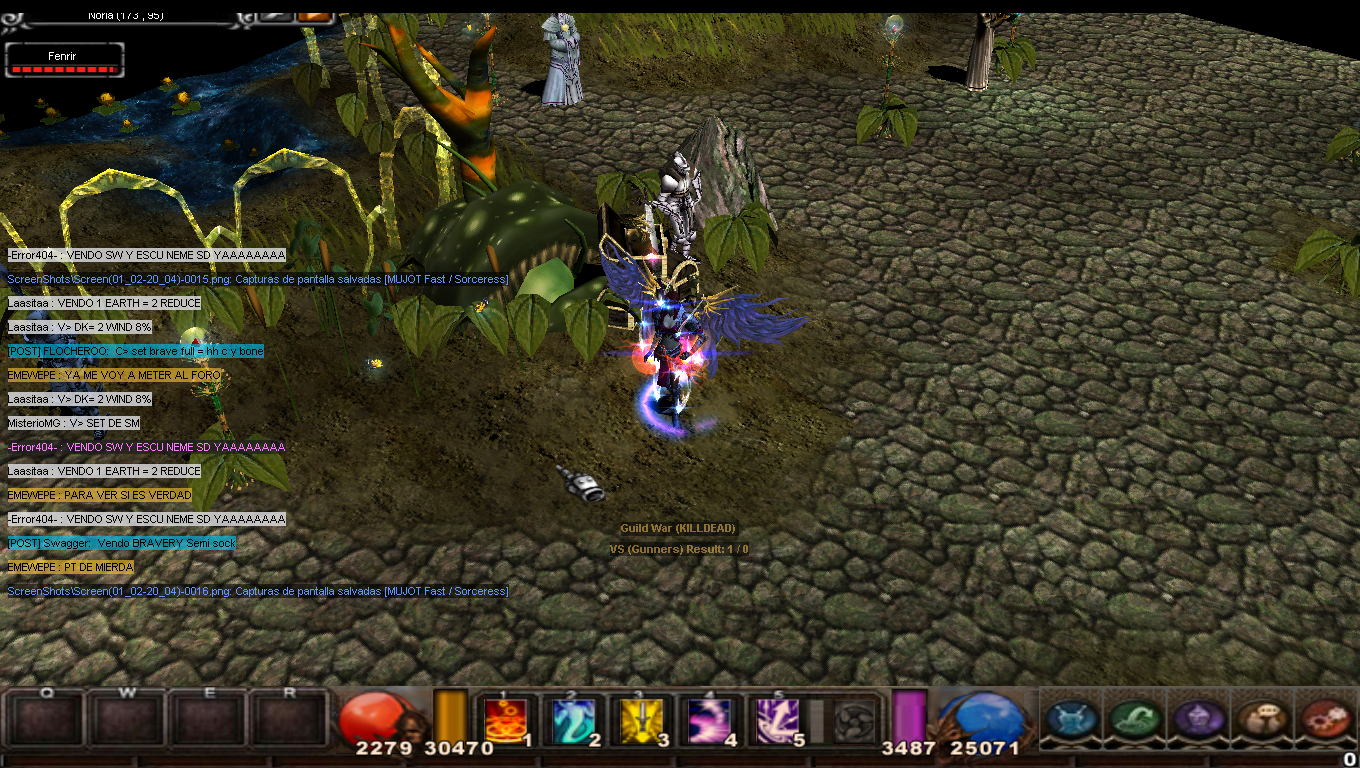This screenshot has width=1360, height=768.
Task: Open the green arrow menu button
Action: [1135, 719]
